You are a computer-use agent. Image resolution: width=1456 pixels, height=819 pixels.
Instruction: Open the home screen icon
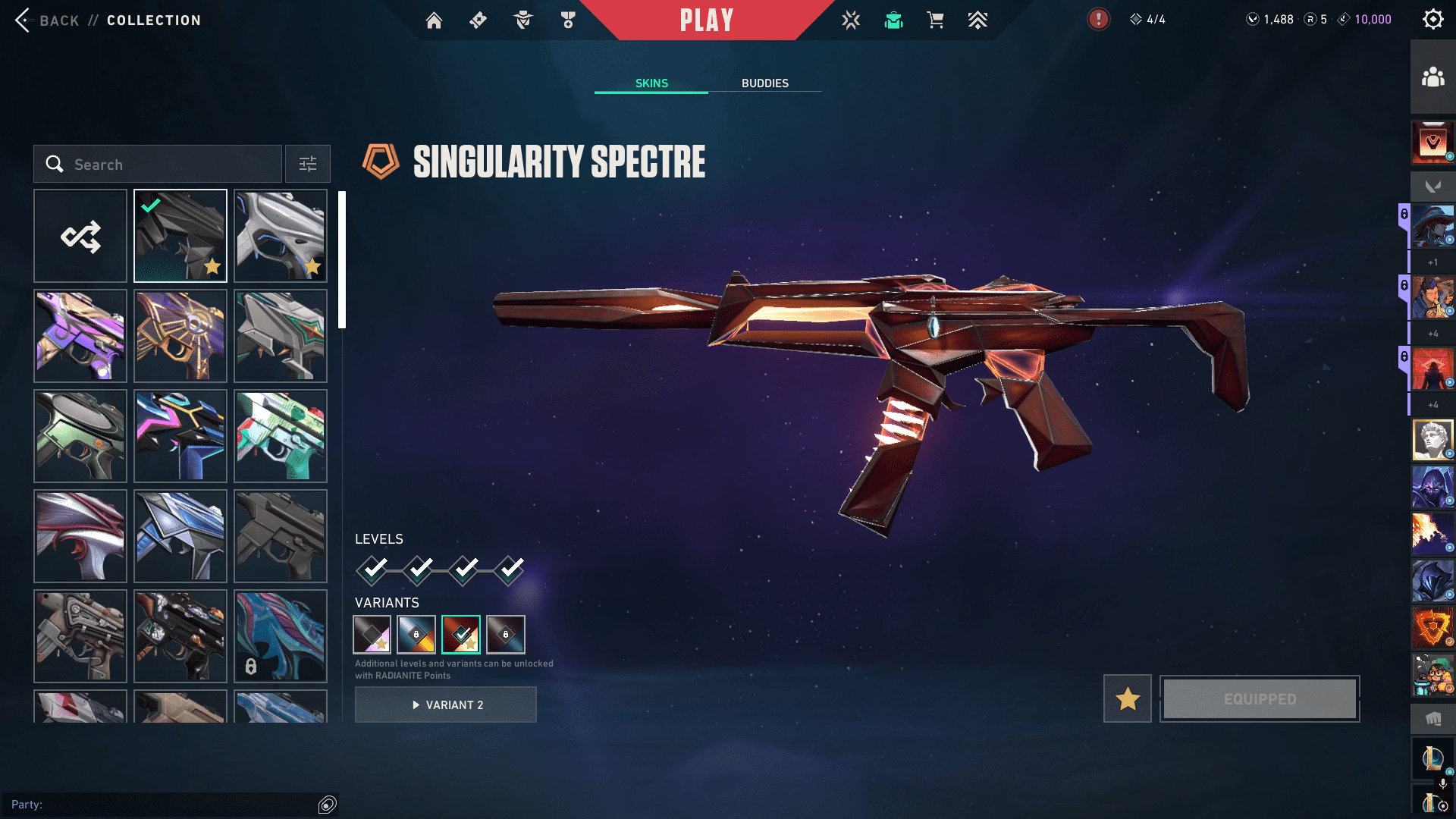point(434,20)
